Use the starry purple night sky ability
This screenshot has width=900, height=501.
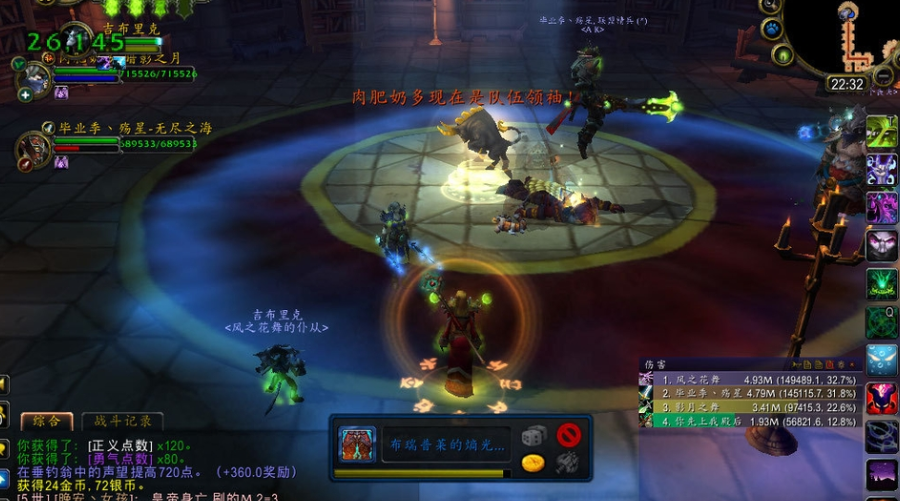point(881,473)
